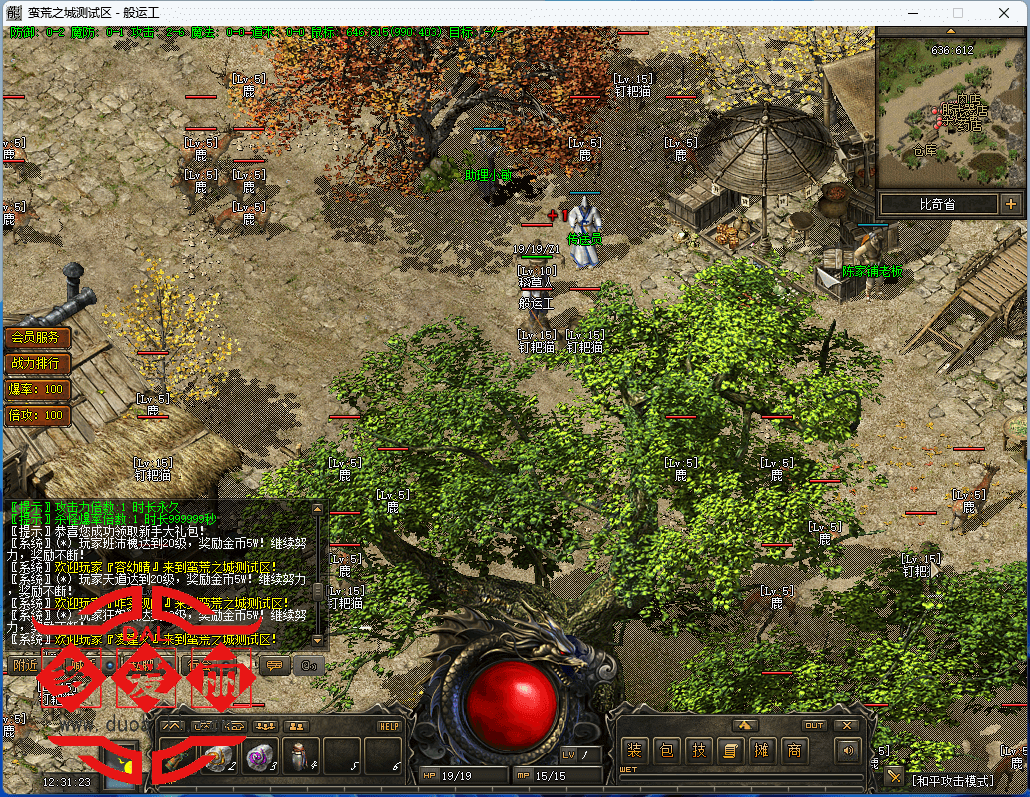
Task: Click the X exit button on the menu panel
Action: pos(847,725)
